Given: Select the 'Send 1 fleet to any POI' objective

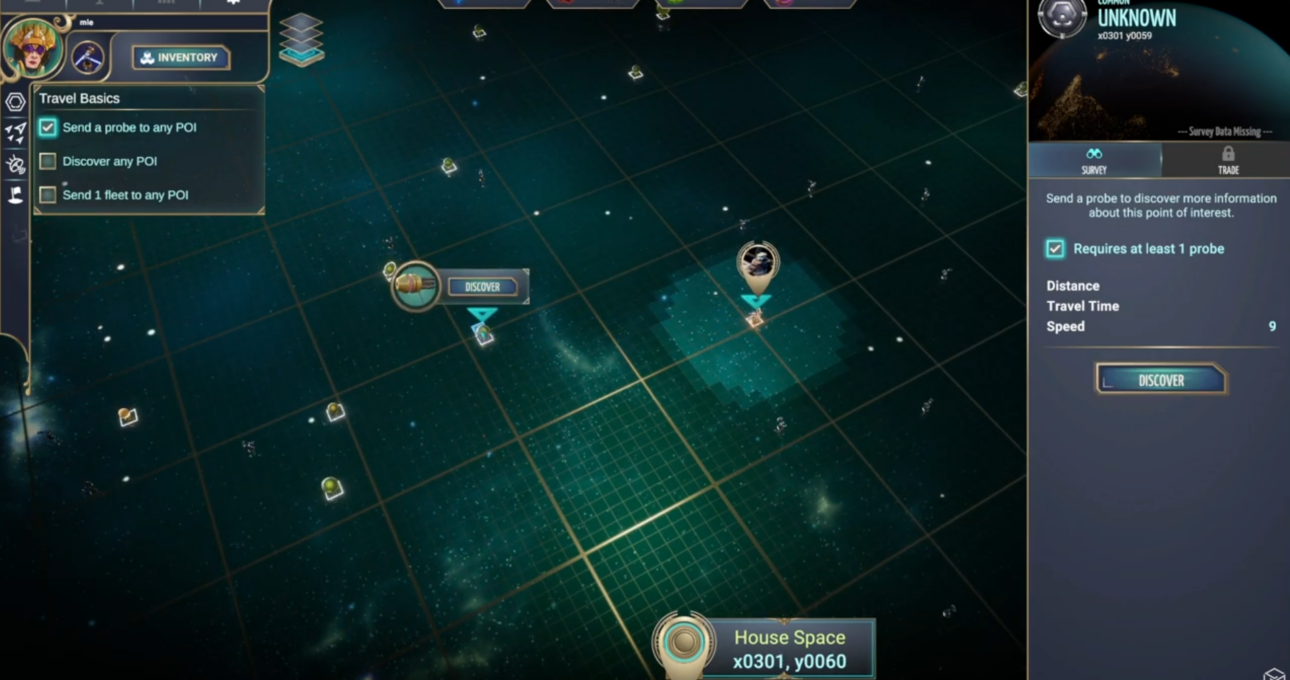Looking at the screenshot, I should 125,195.
